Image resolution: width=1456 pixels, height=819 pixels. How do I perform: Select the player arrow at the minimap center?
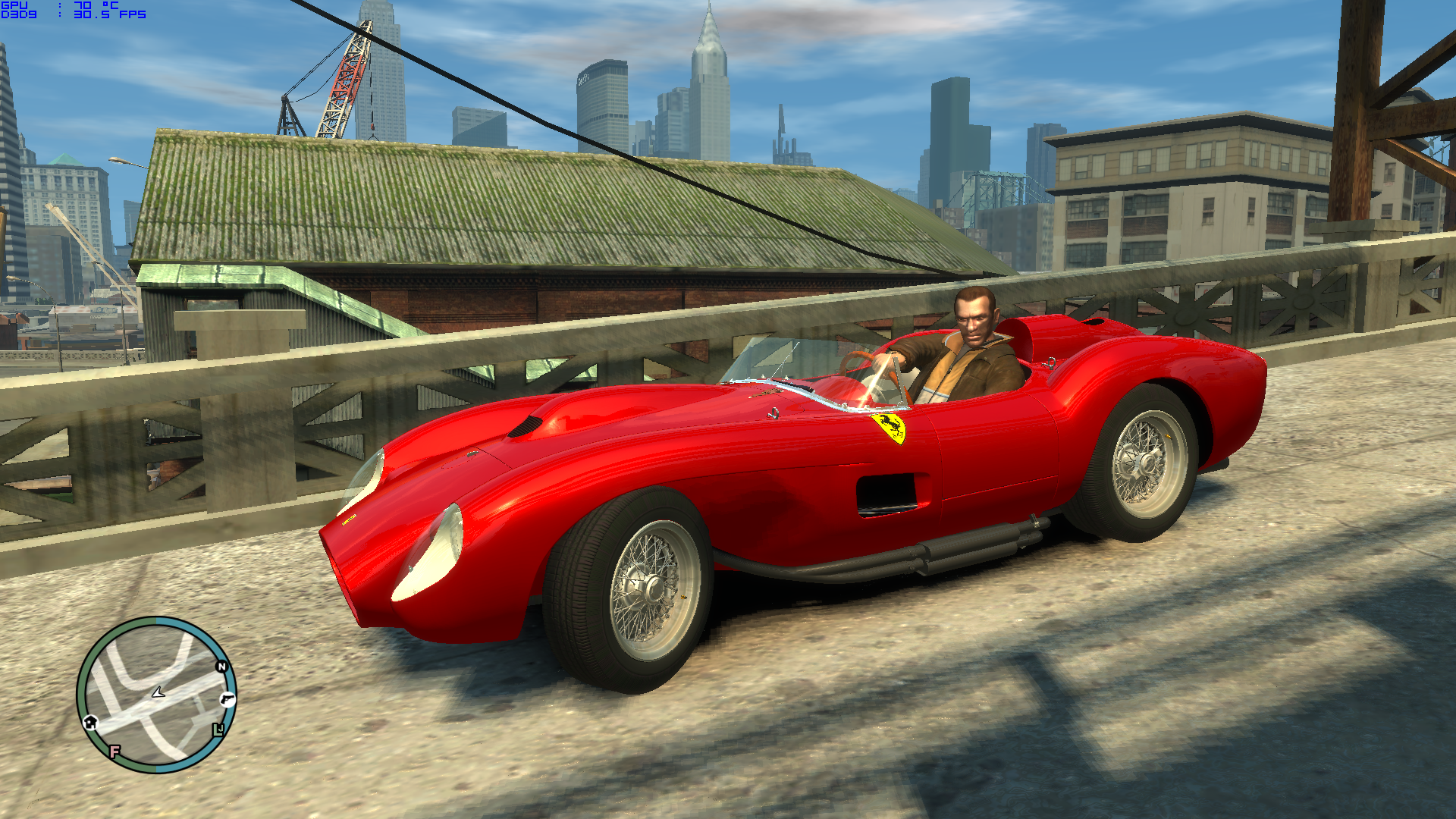pyautogui.click(x=158, y=692)
